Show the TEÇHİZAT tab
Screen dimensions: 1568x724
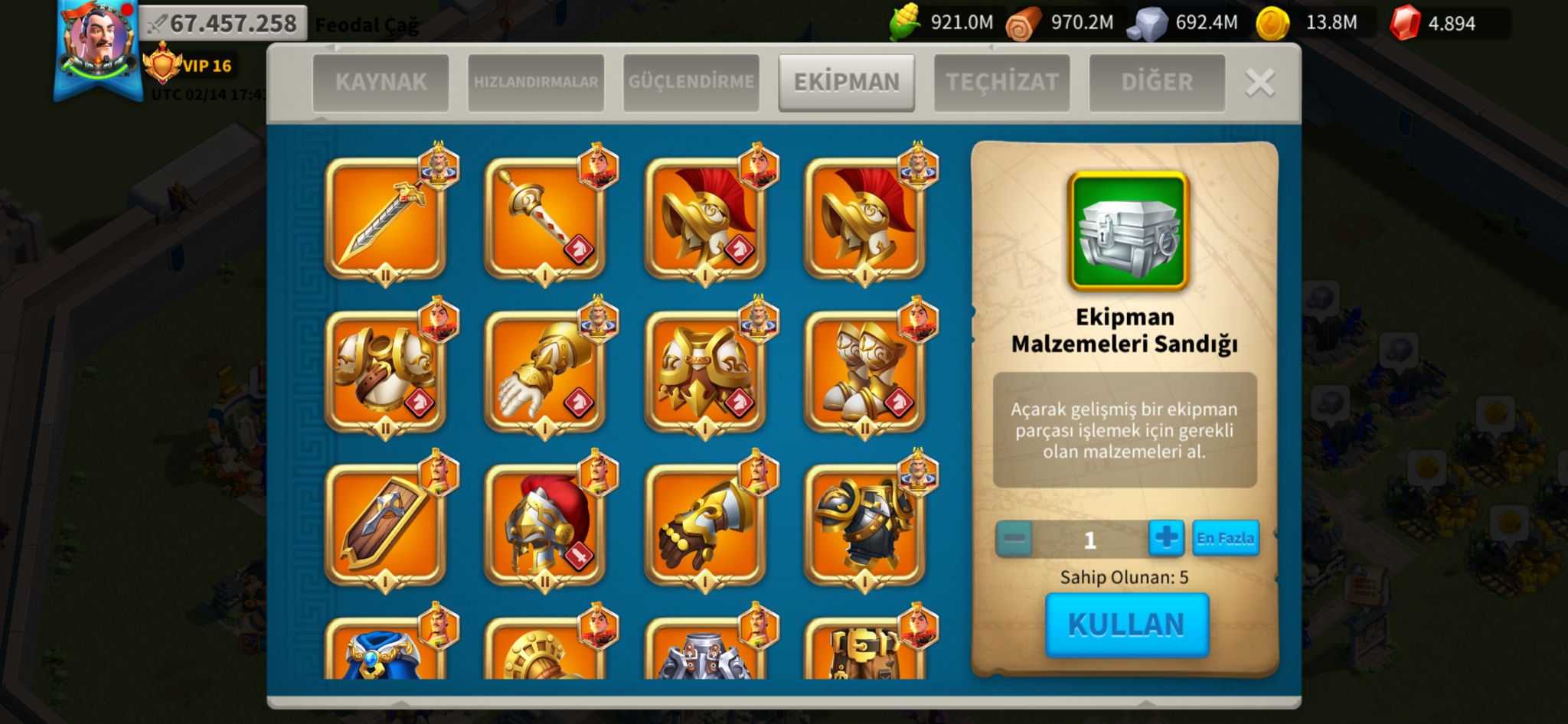1001,82
